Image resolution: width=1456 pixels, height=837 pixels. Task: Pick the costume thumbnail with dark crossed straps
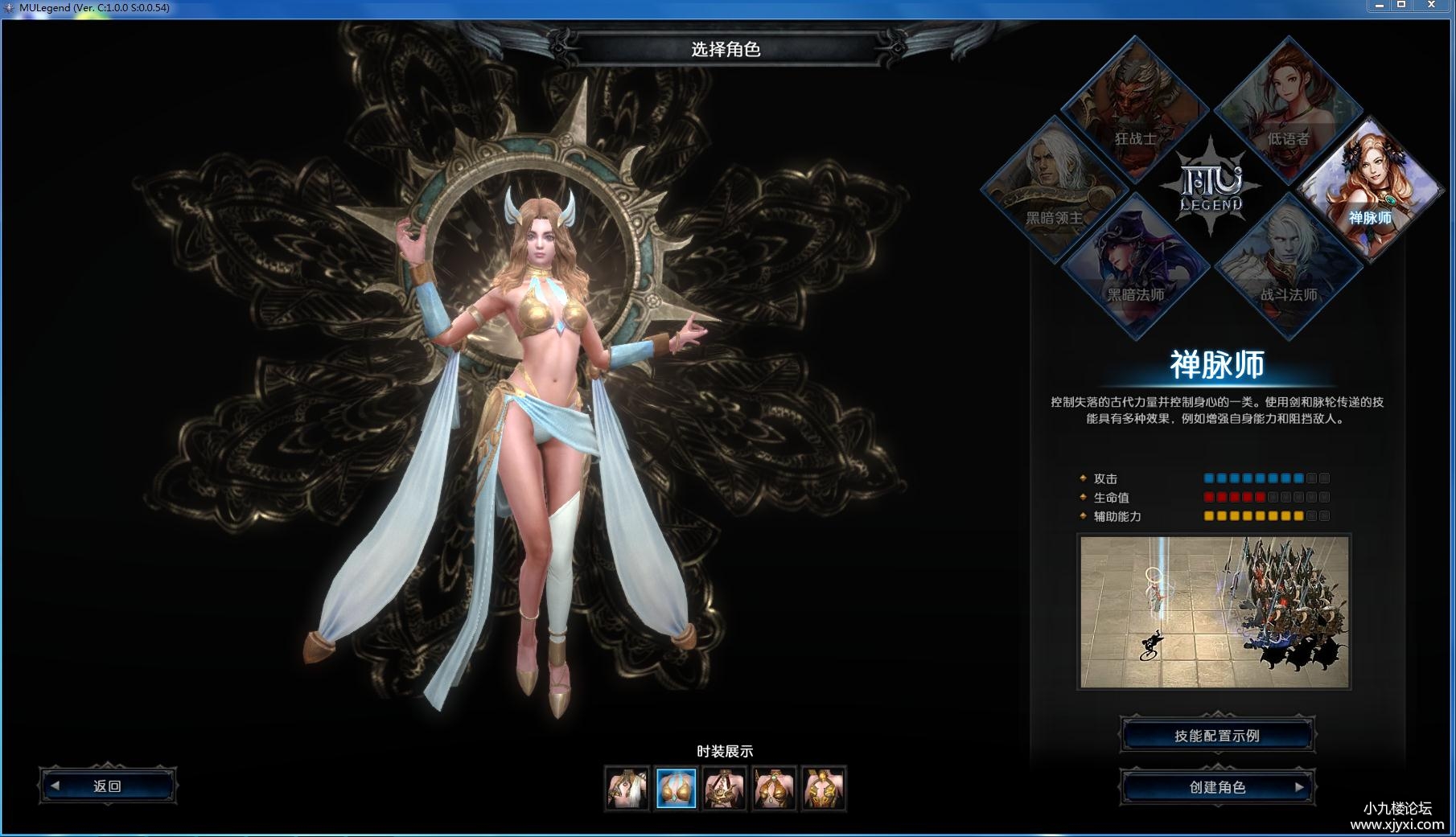coord(725,788)
